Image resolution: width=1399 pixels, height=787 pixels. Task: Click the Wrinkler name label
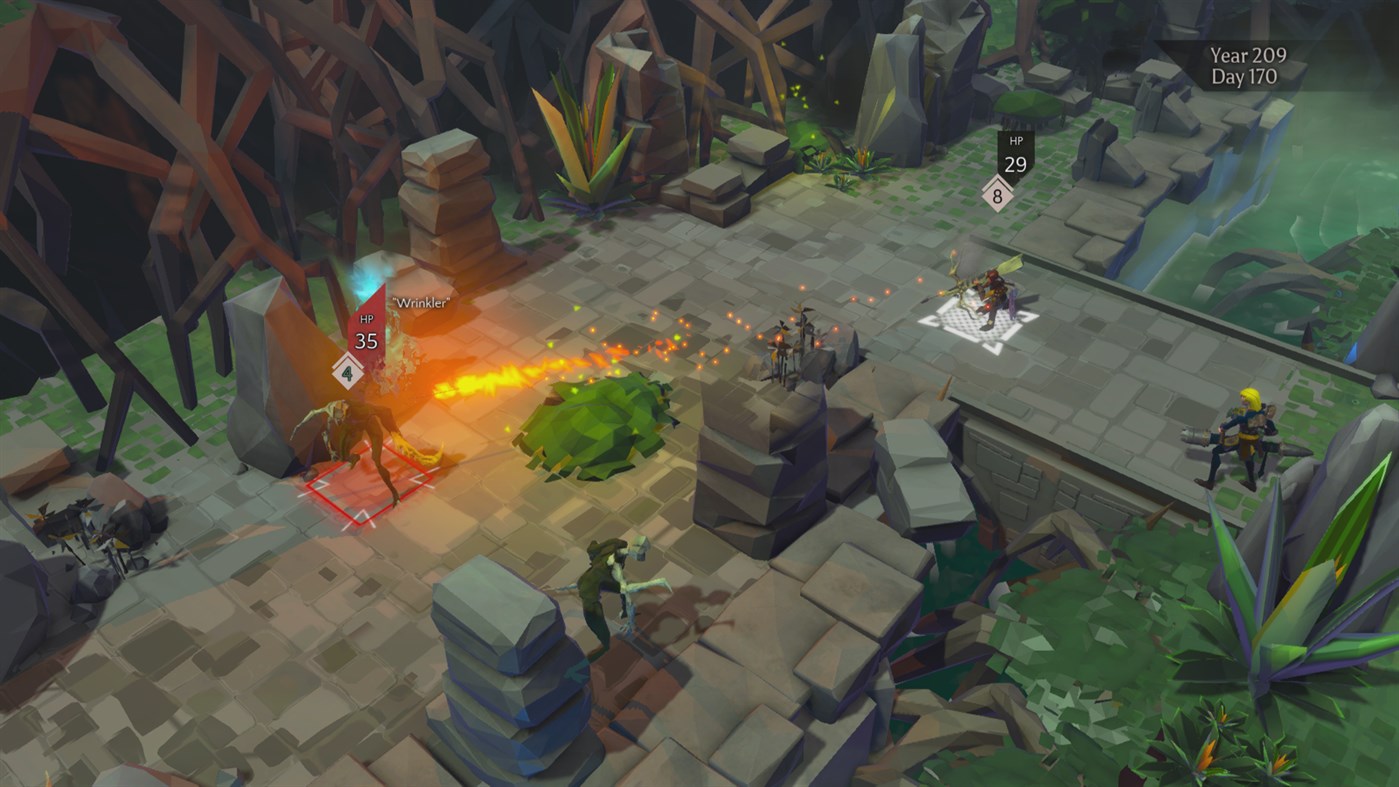click(420, 298)
